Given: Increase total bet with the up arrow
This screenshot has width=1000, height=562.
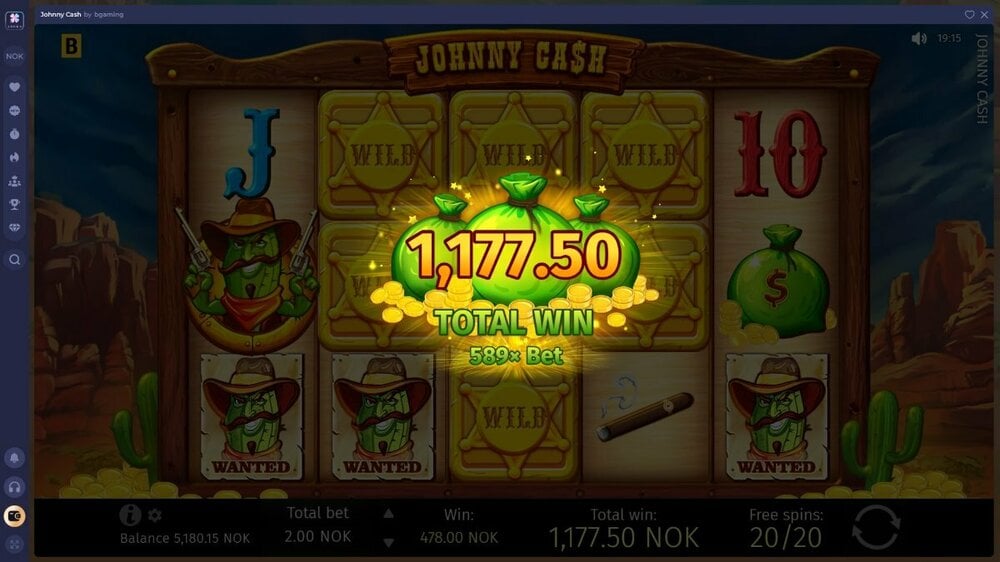Looking at the screenshot, I should click(x=389, y=514).
